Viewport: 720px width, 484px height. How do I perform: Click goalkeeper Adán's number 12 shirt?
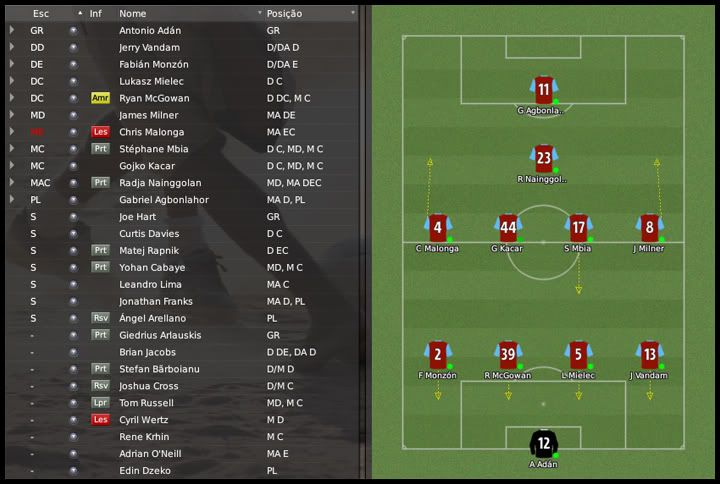coord(543,441)
